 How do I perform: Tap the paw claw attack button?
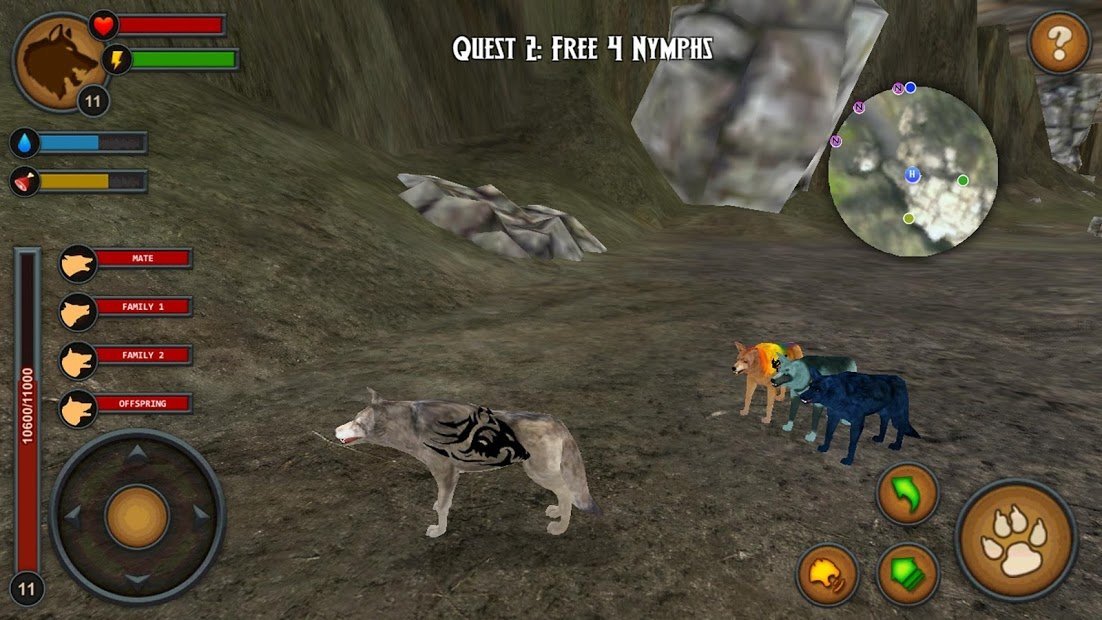pos(1015,540)
